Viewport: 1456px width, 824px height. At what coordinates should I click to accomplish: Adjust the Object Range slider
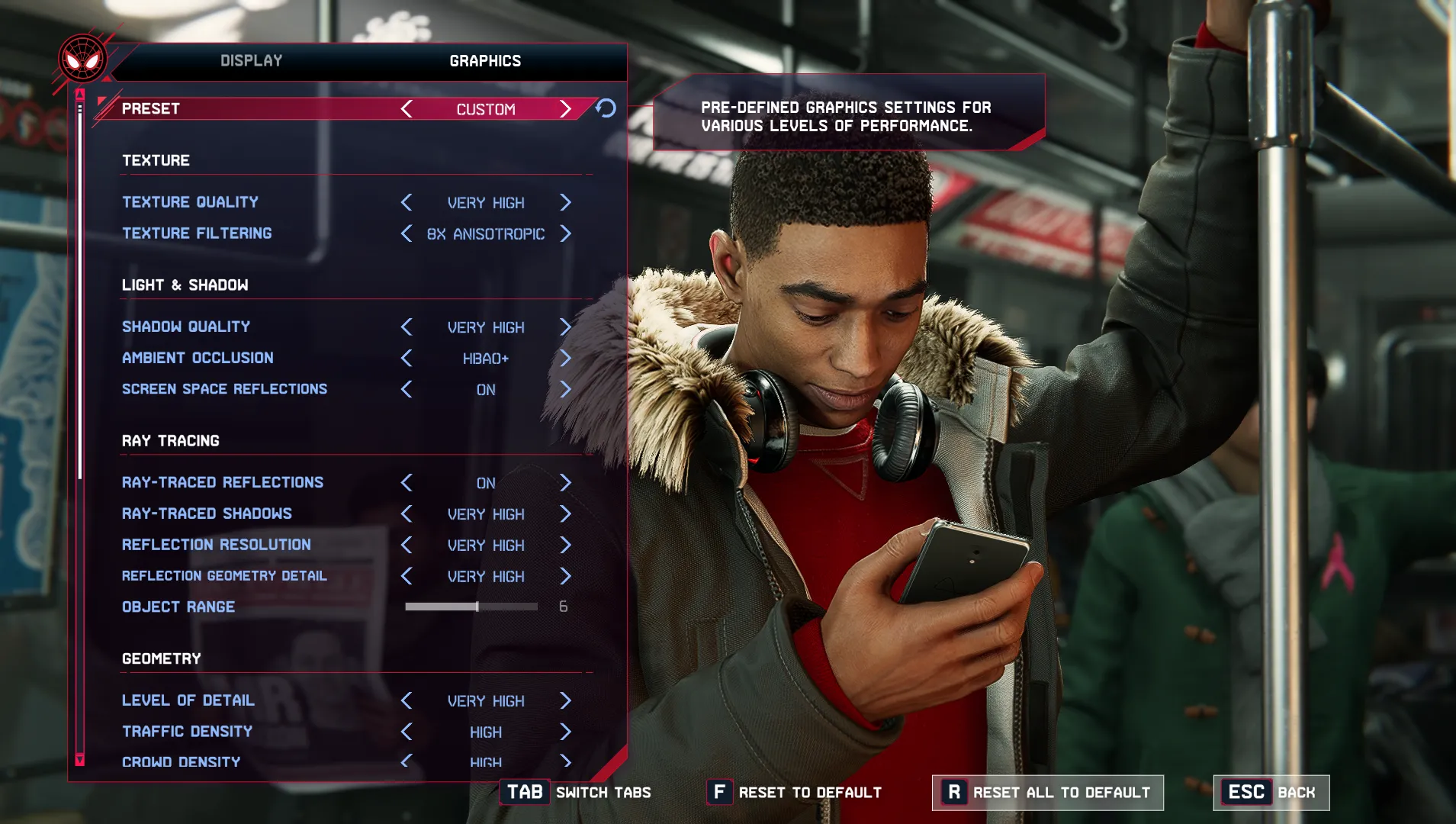(477, 607)
